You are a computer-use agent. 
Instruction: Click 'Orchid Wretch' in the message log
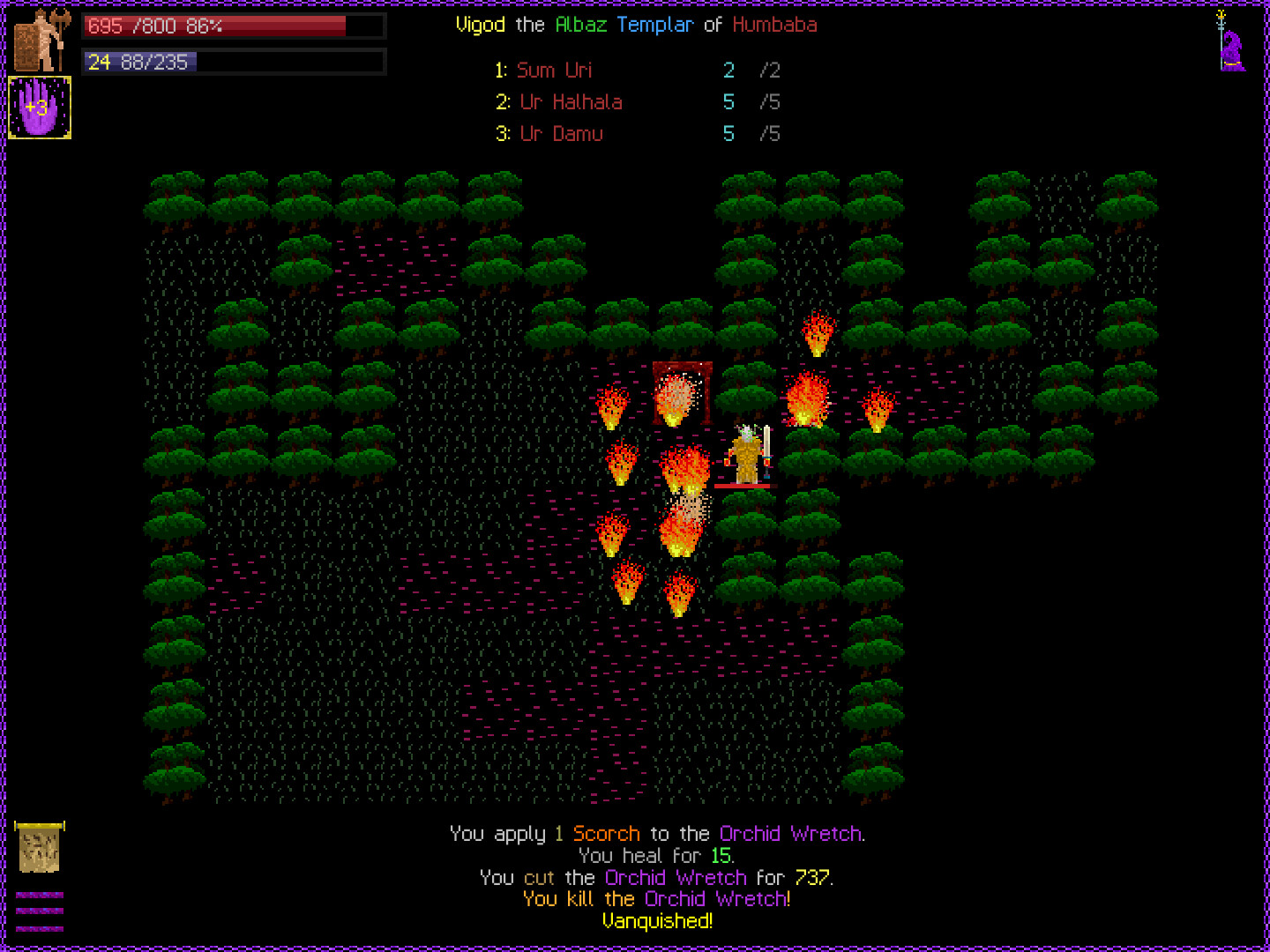coord(791,833)
